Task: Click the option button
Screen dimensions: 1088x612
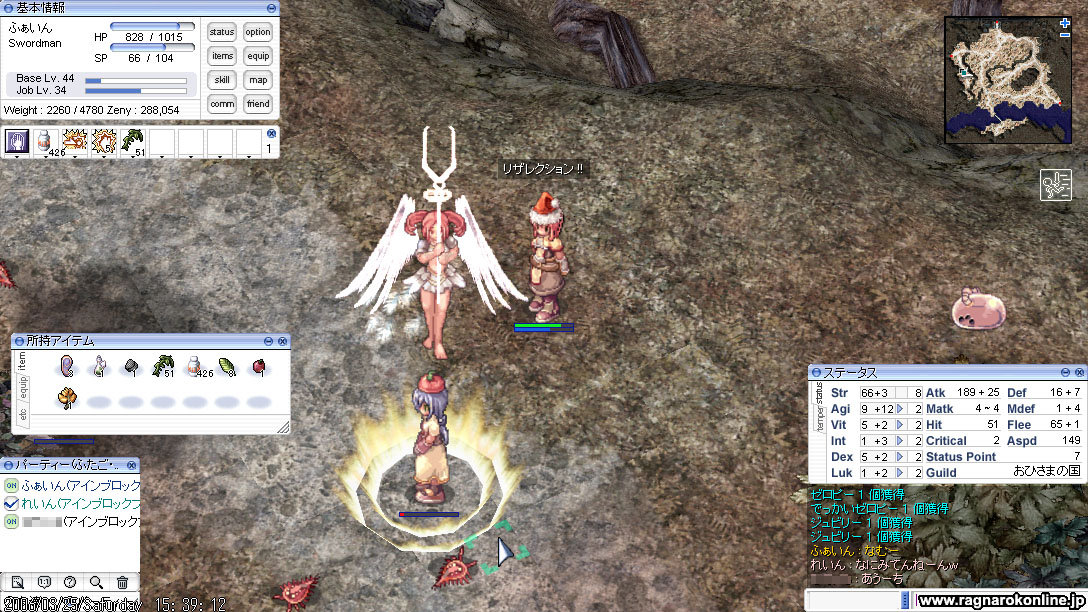Action: click(258, 32)
